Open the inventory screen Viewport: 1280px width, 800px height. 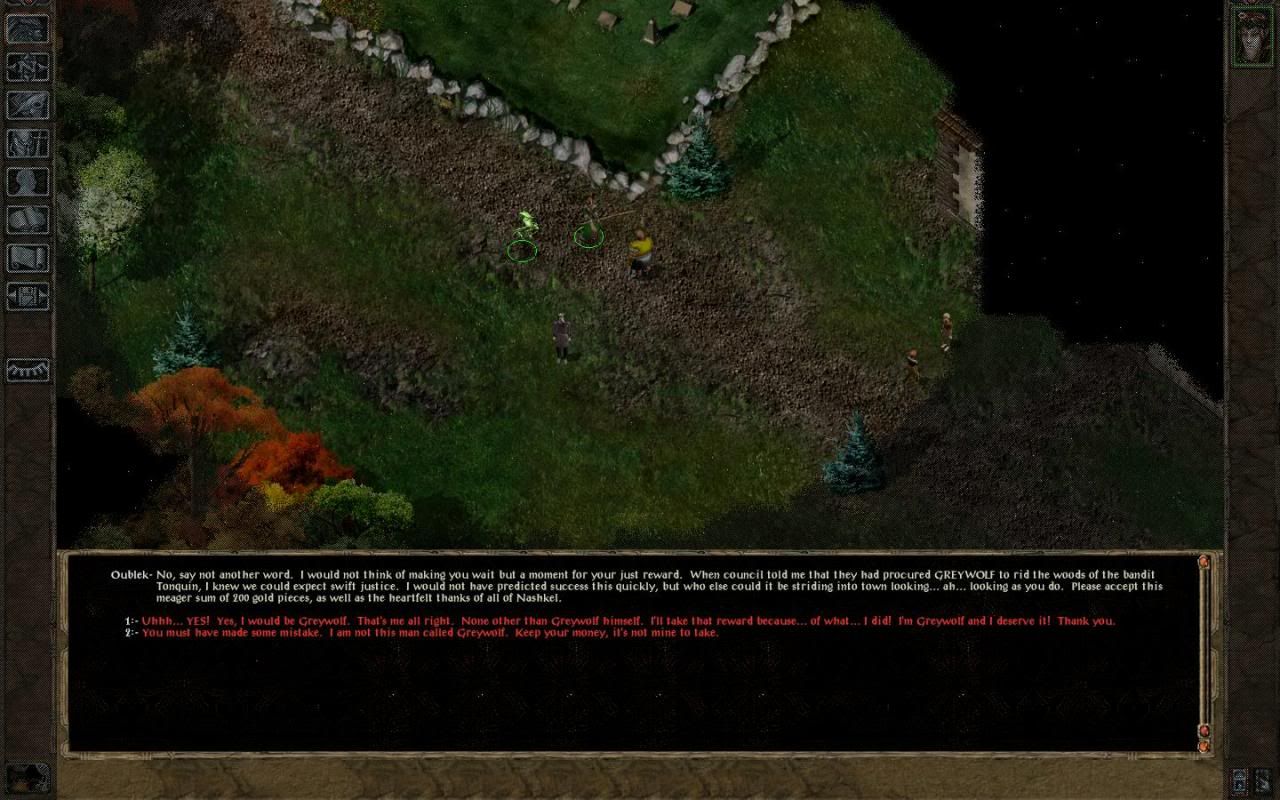pos(27,143)
